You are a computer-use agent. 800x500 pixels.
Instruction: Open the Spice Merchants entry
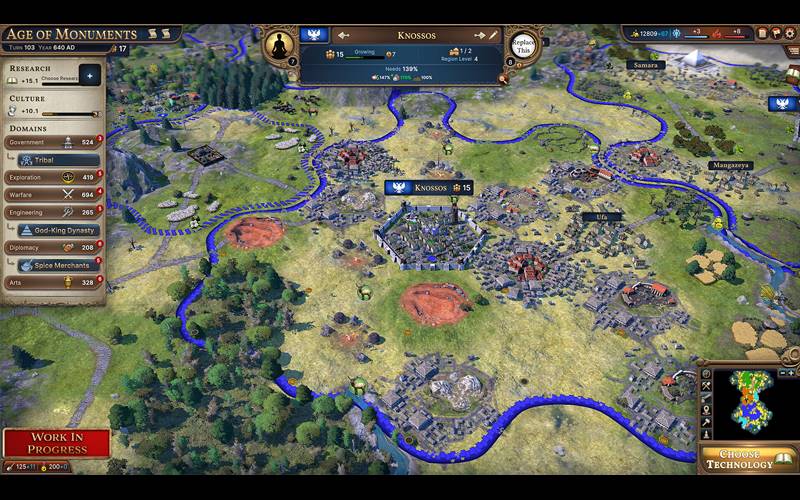tap(58, 265)
